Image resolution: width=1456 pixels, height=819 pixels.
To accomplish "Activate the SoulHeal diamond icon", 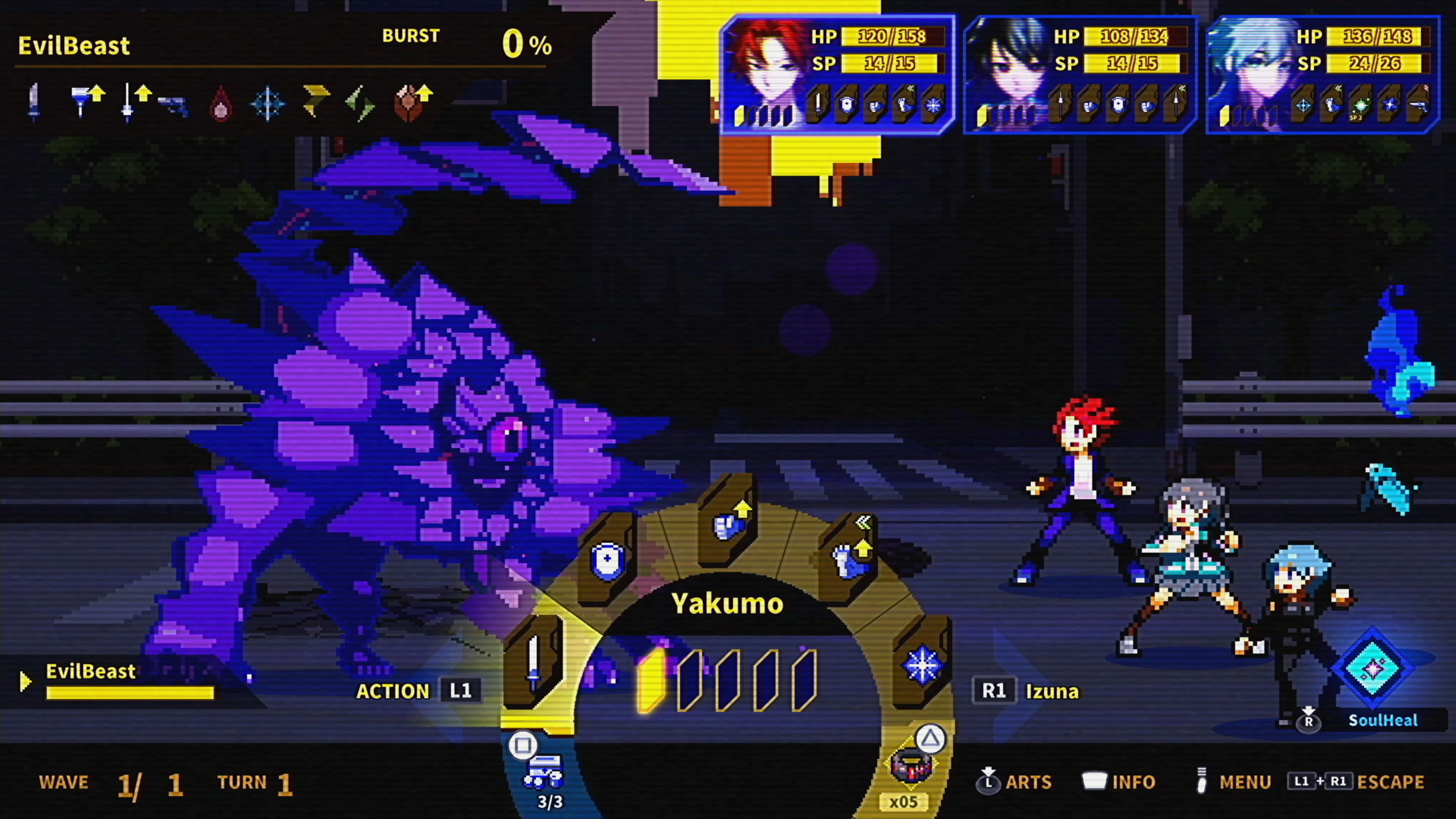I will (1373, 669).
